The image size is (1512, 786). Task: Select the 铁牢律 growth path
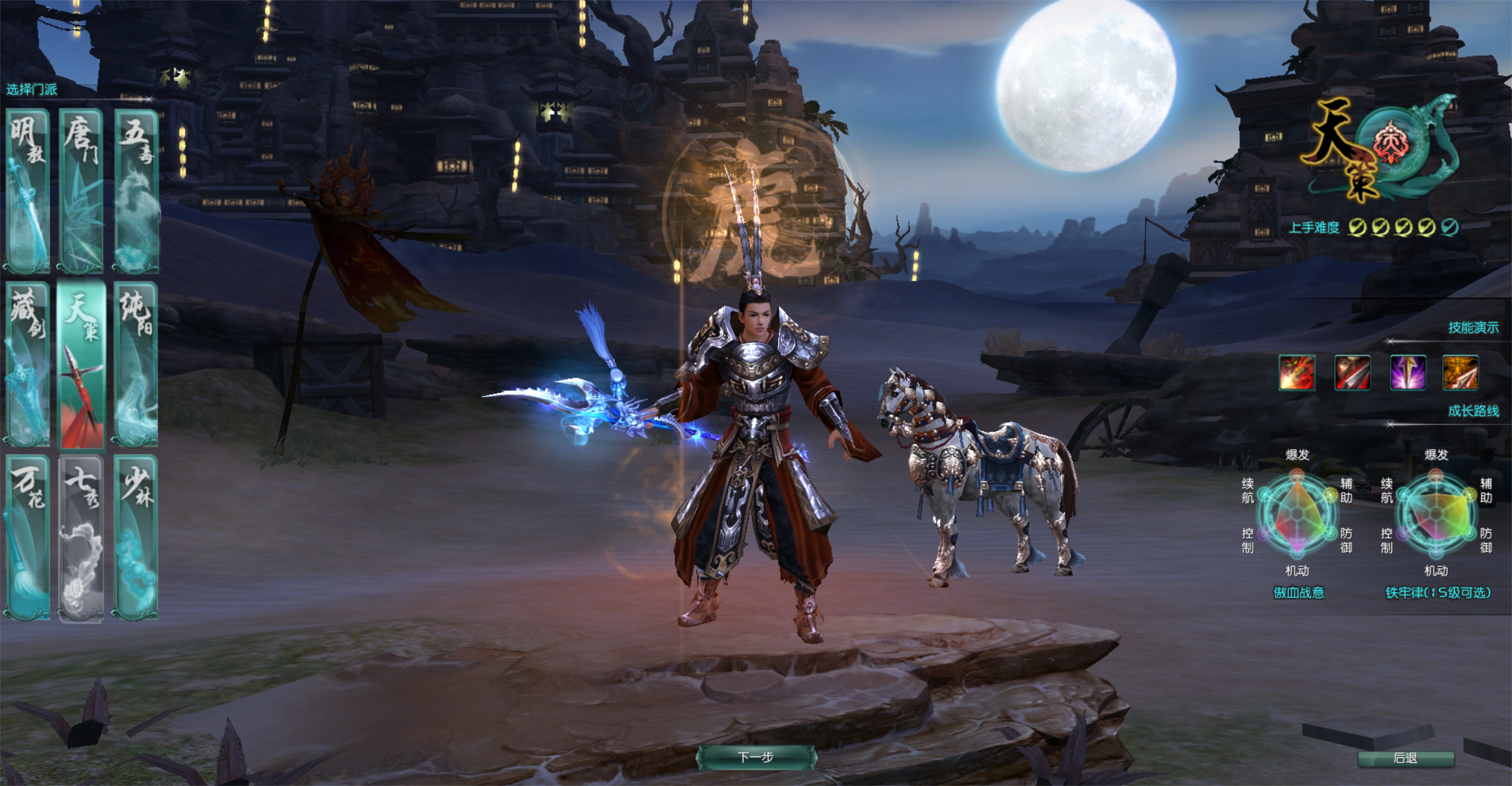pos(1438,592)
